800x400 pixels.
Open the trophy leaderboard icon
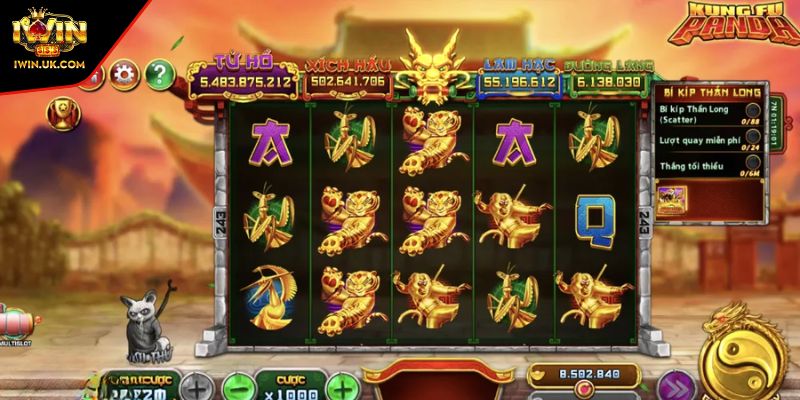tap(63, 110)
